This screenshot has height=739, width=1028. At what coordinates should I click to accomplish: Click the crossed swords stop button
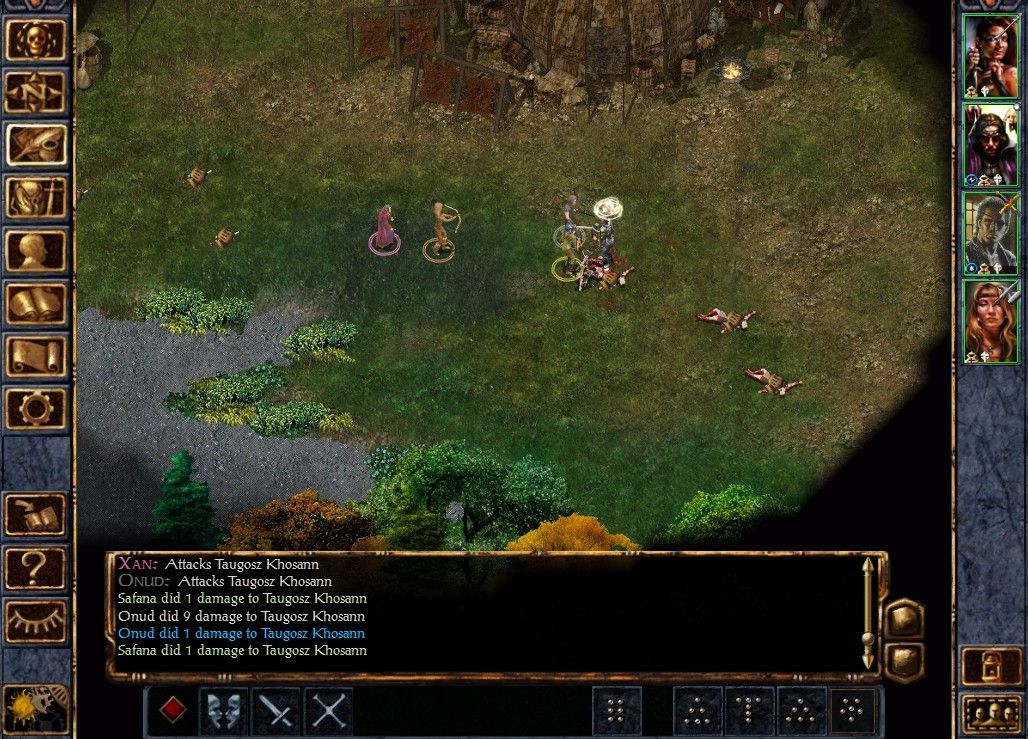coord(329,711)
